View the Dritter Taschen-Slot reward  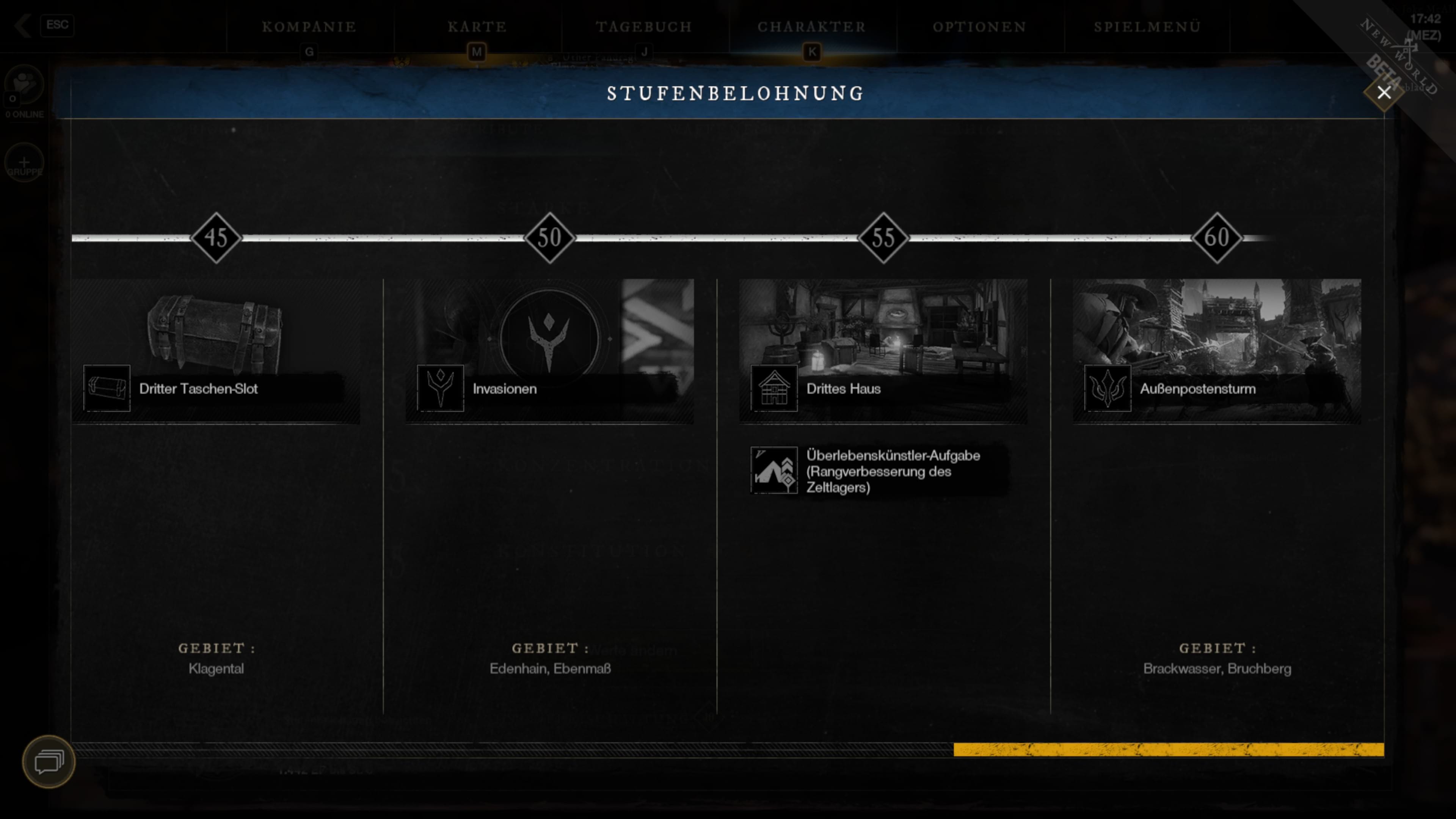click(215, 350)
